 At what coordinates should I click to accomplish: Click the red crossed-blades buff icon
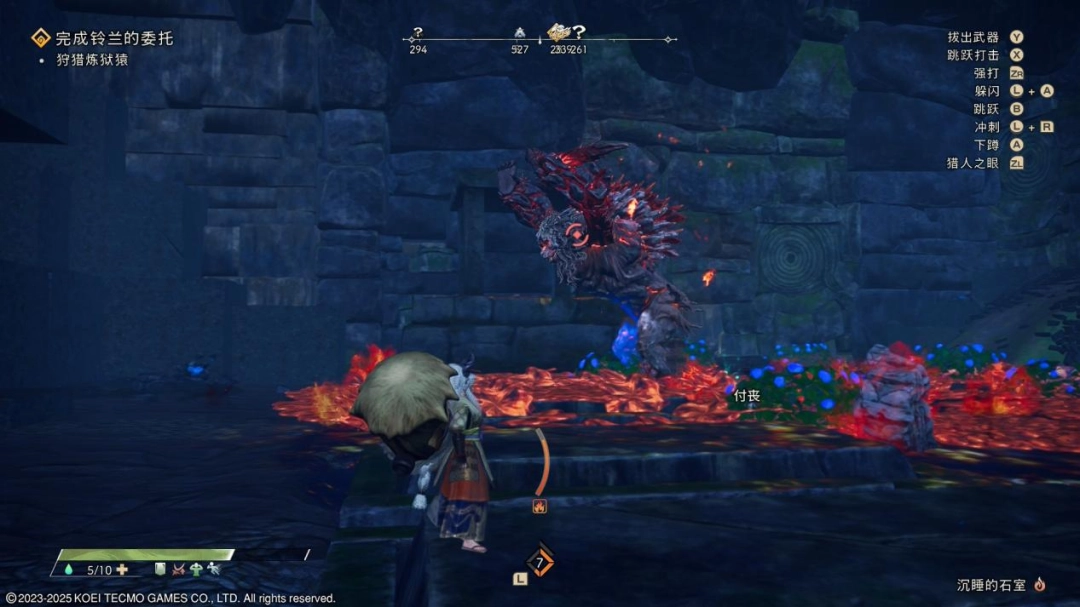pos(178,570)
